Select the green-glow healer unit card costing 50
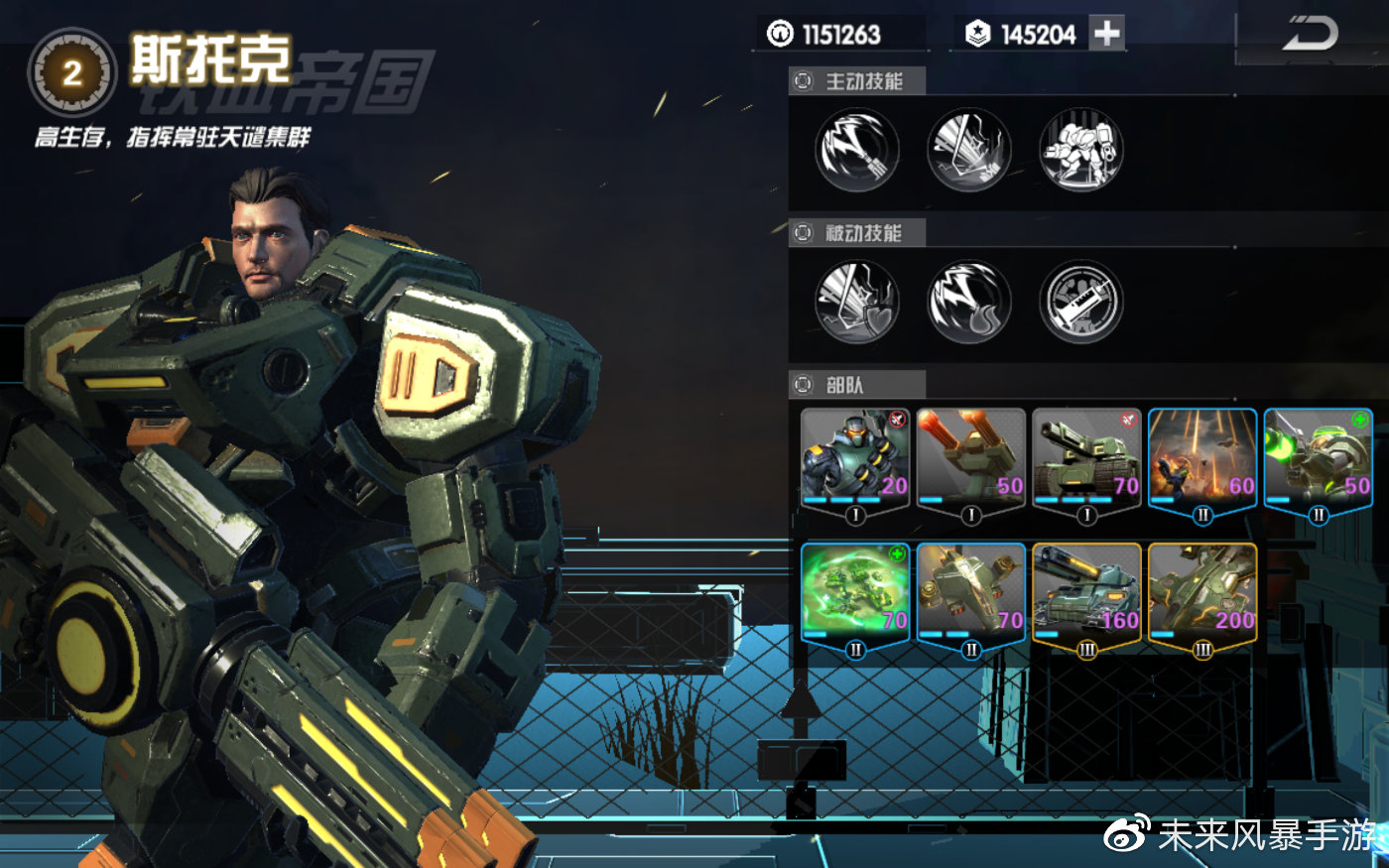The image size is (1389, 868). pos(1318,458)
